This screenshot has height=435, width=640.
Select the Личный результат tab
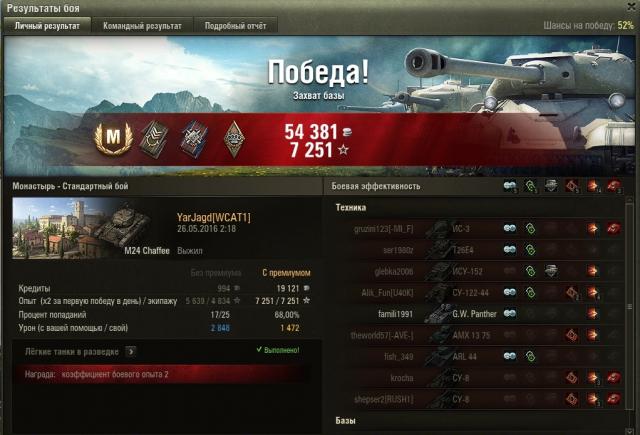(49, 26)
